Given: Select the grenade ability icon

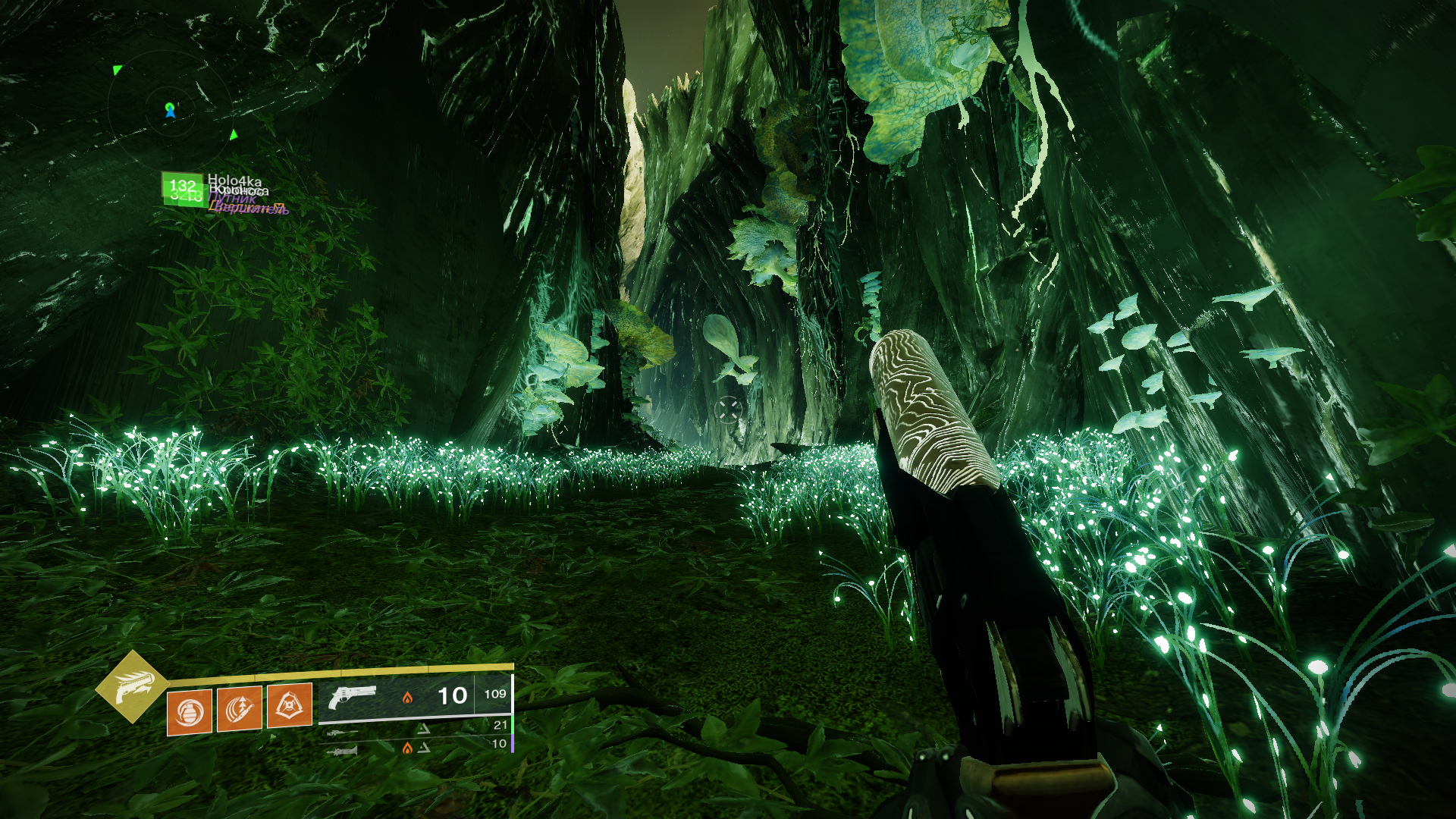Looking at the screenshot, I should coord(190,711).
